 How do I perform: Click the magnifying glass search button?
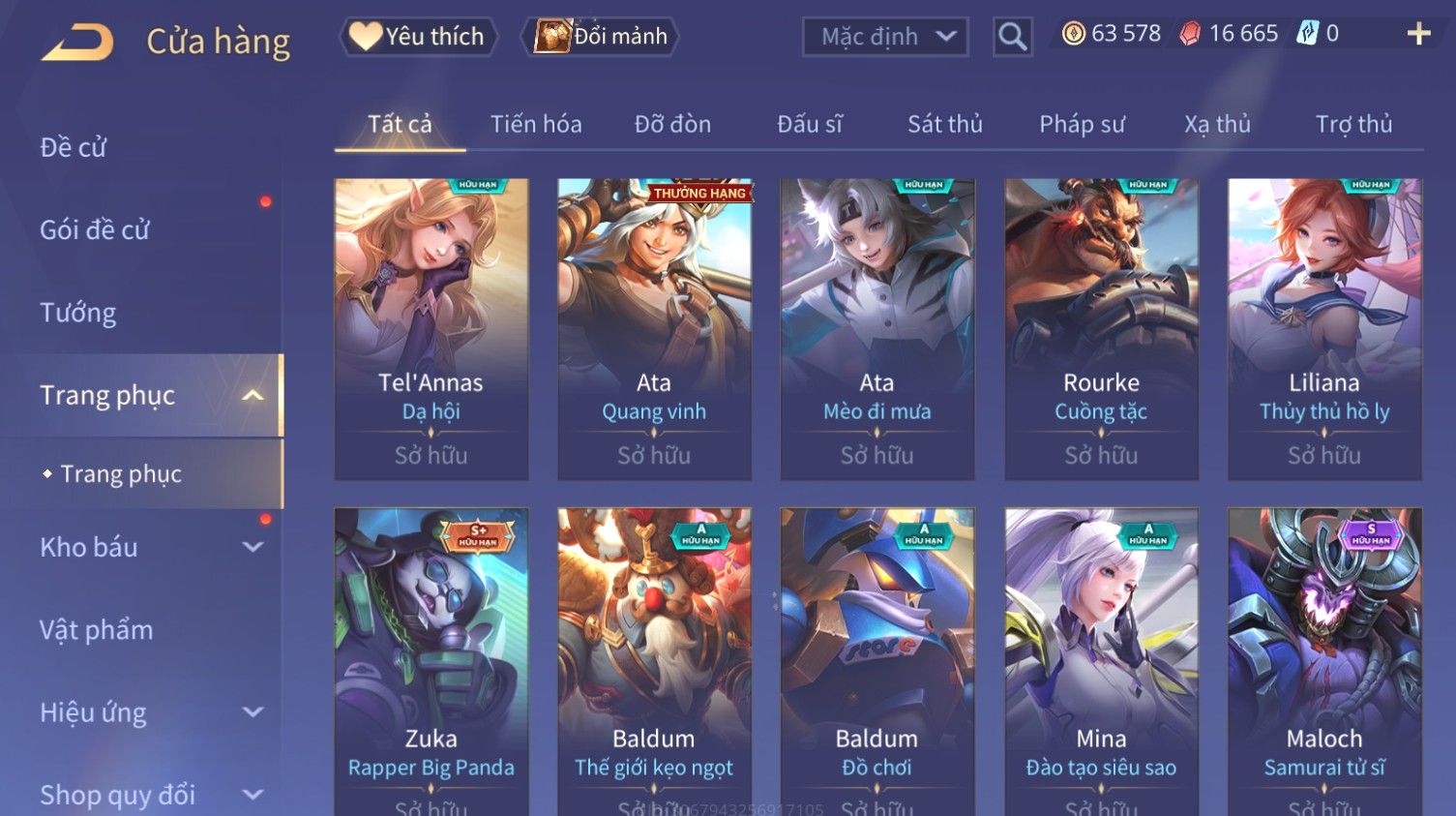(1012, 37)
